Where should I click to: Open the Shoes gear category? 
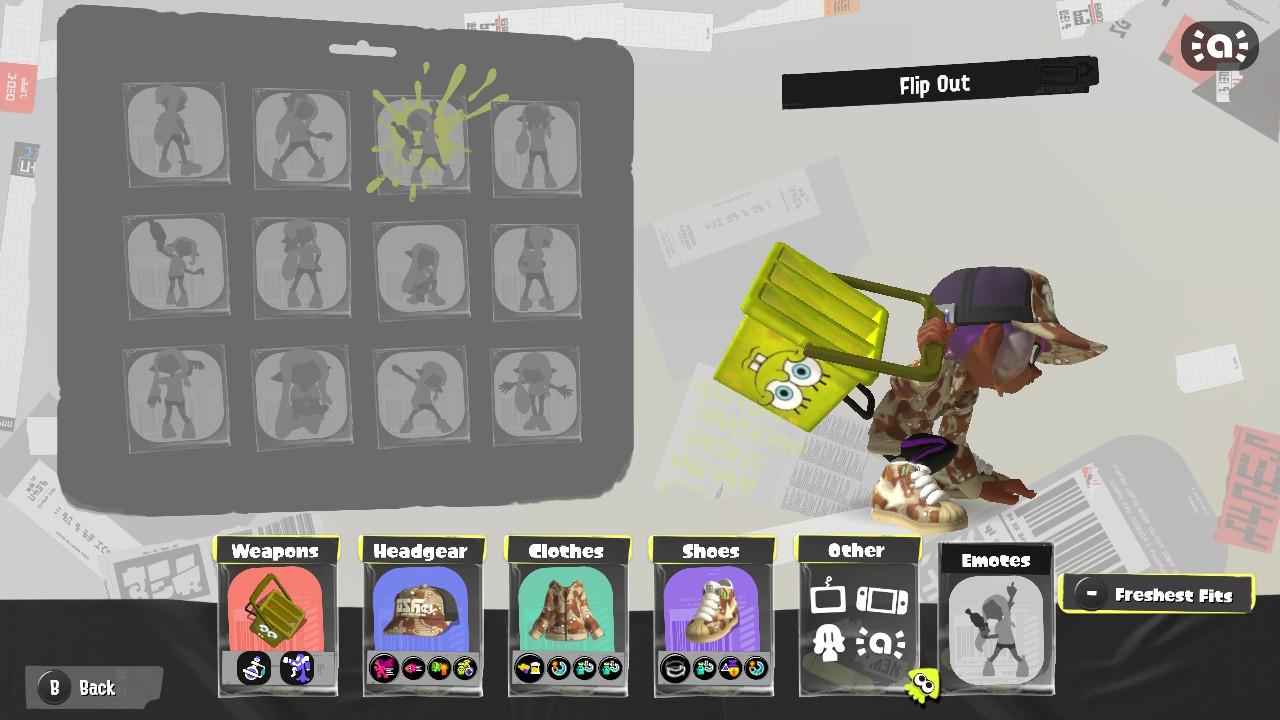pos(712,605)
